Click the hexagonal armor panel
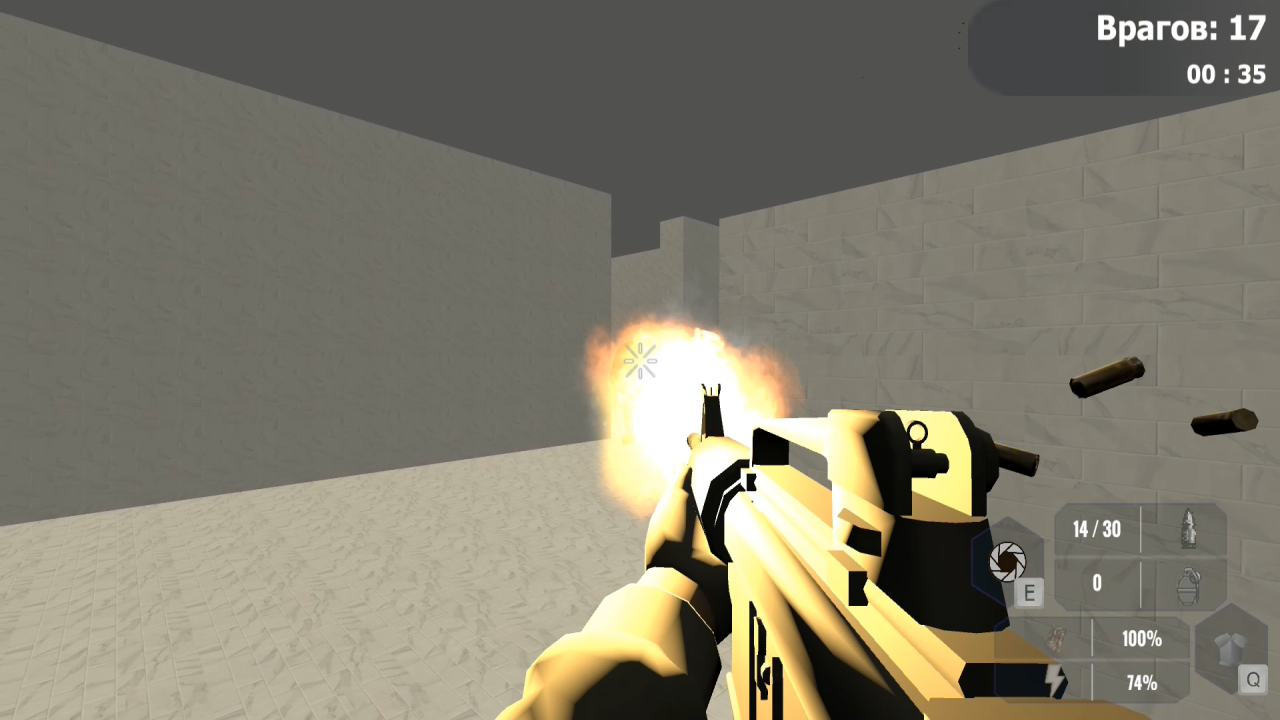Image resolution: width=1280 pixels, height=720 pixels. coord(1232,650)
